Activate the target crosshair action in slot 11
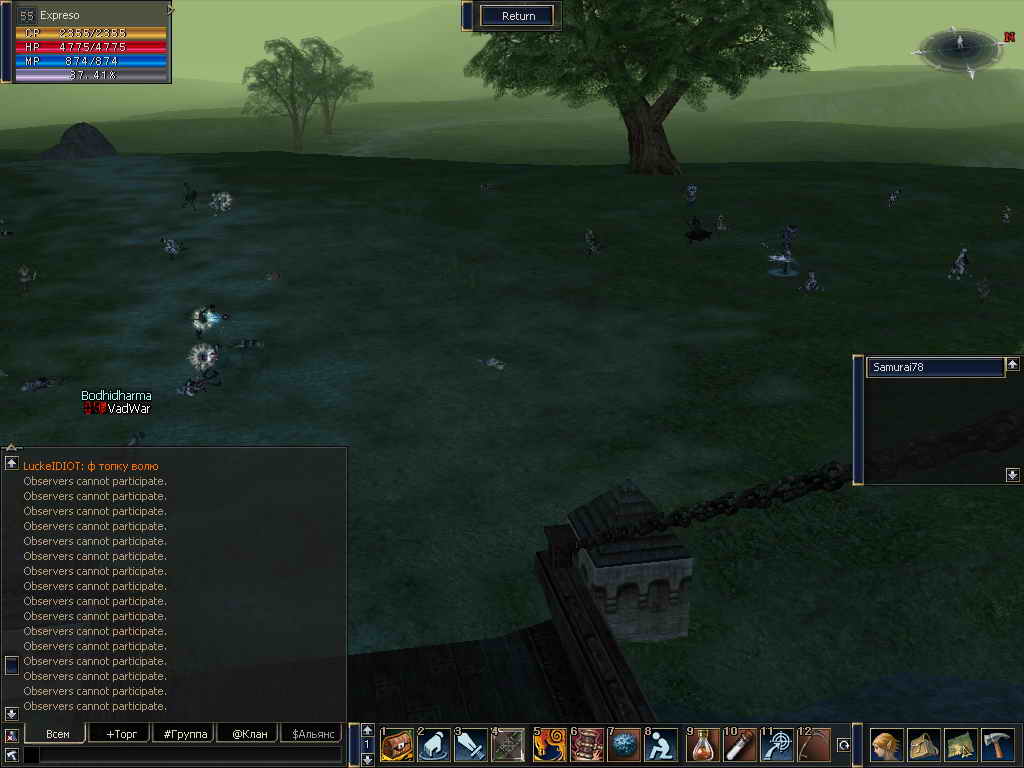The image size is (1024, 768). 778,745
